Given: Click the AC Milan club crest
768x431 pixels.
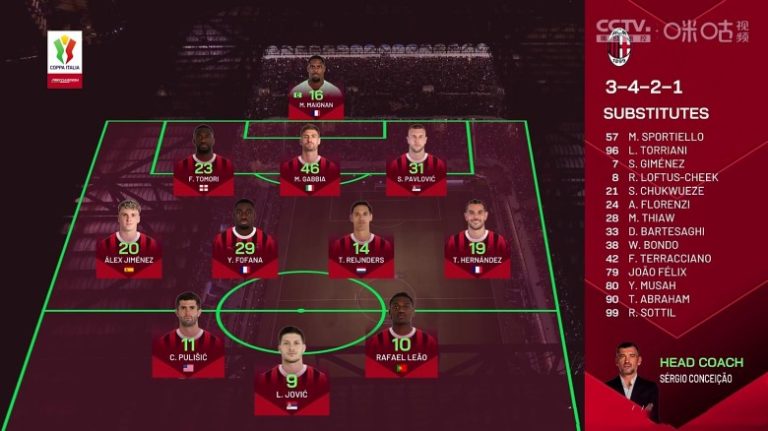Looking at the screenshot, I should tap(620, 46).
